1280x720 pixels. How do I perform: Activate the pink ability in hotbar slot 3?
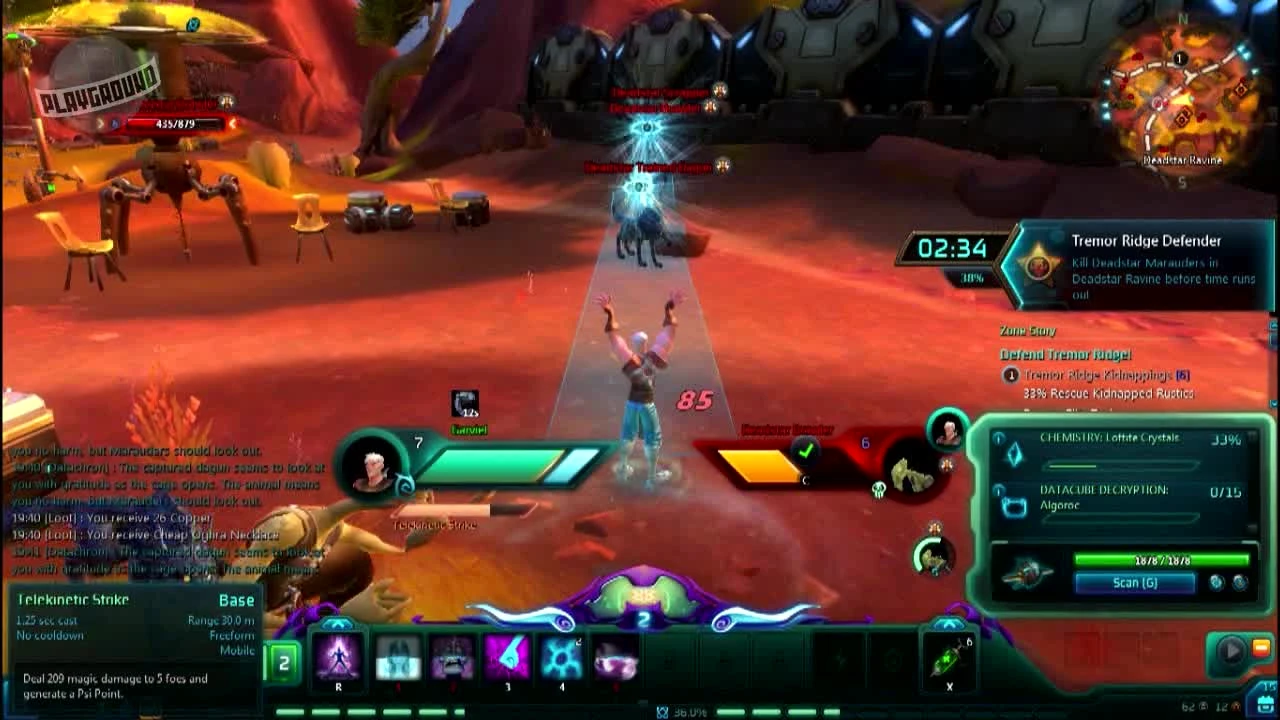pos(508,657)
